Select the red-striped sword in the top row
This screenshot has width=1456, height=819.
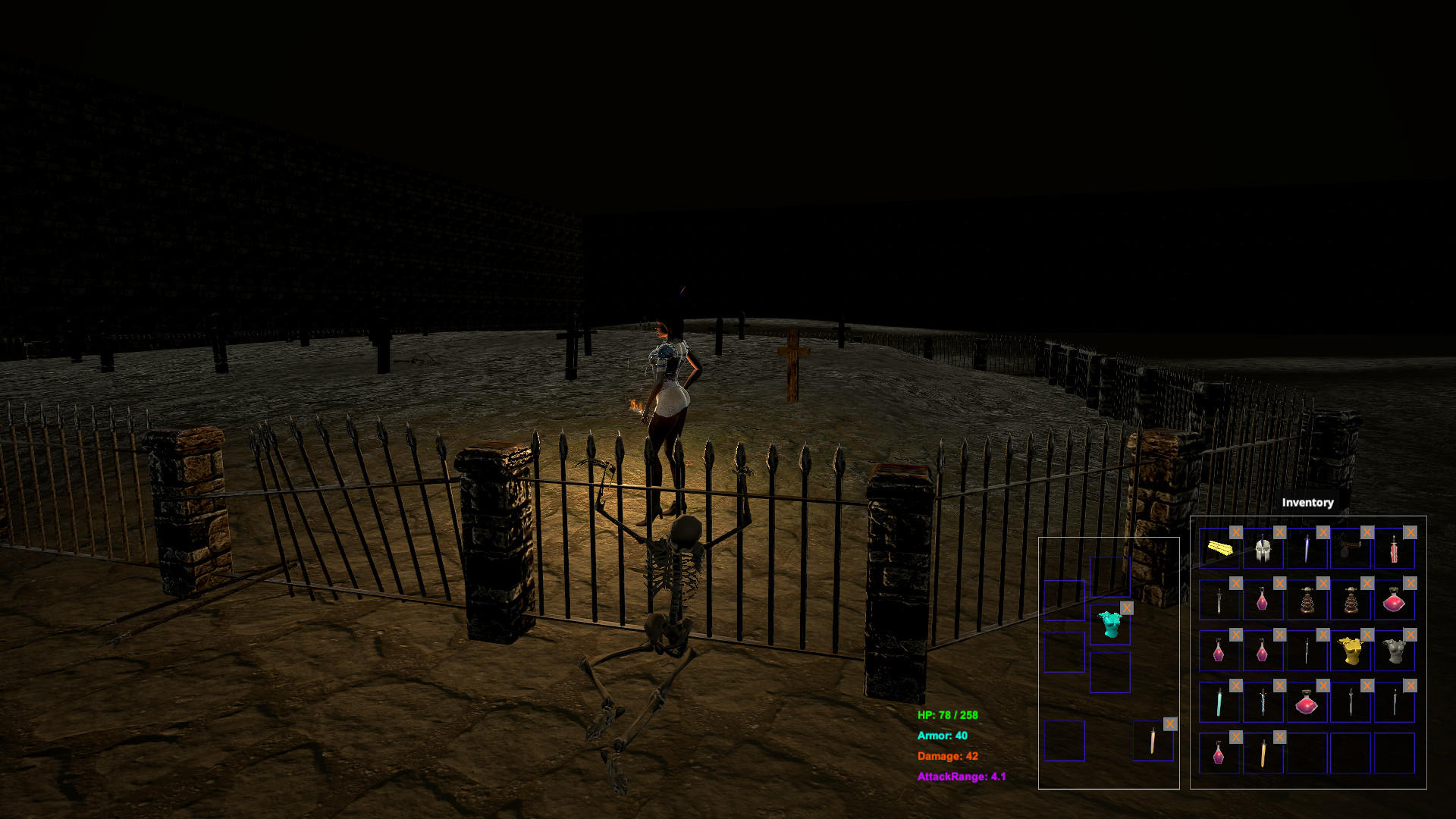[x=1394, y=550]
